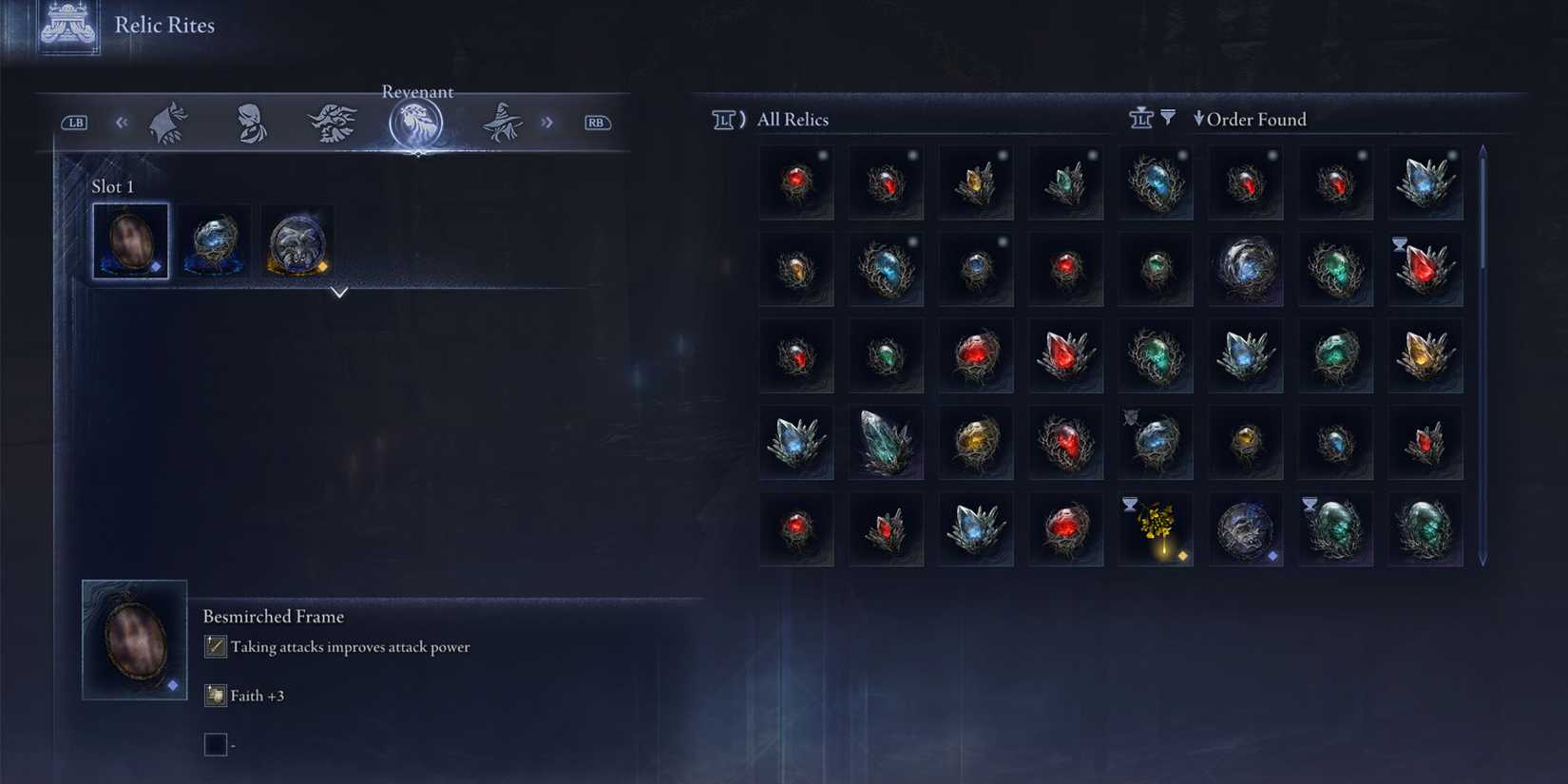1568x784 pixels.
Task: Click the empty third effect checkbox slot
Action: (x=216, y=744)
